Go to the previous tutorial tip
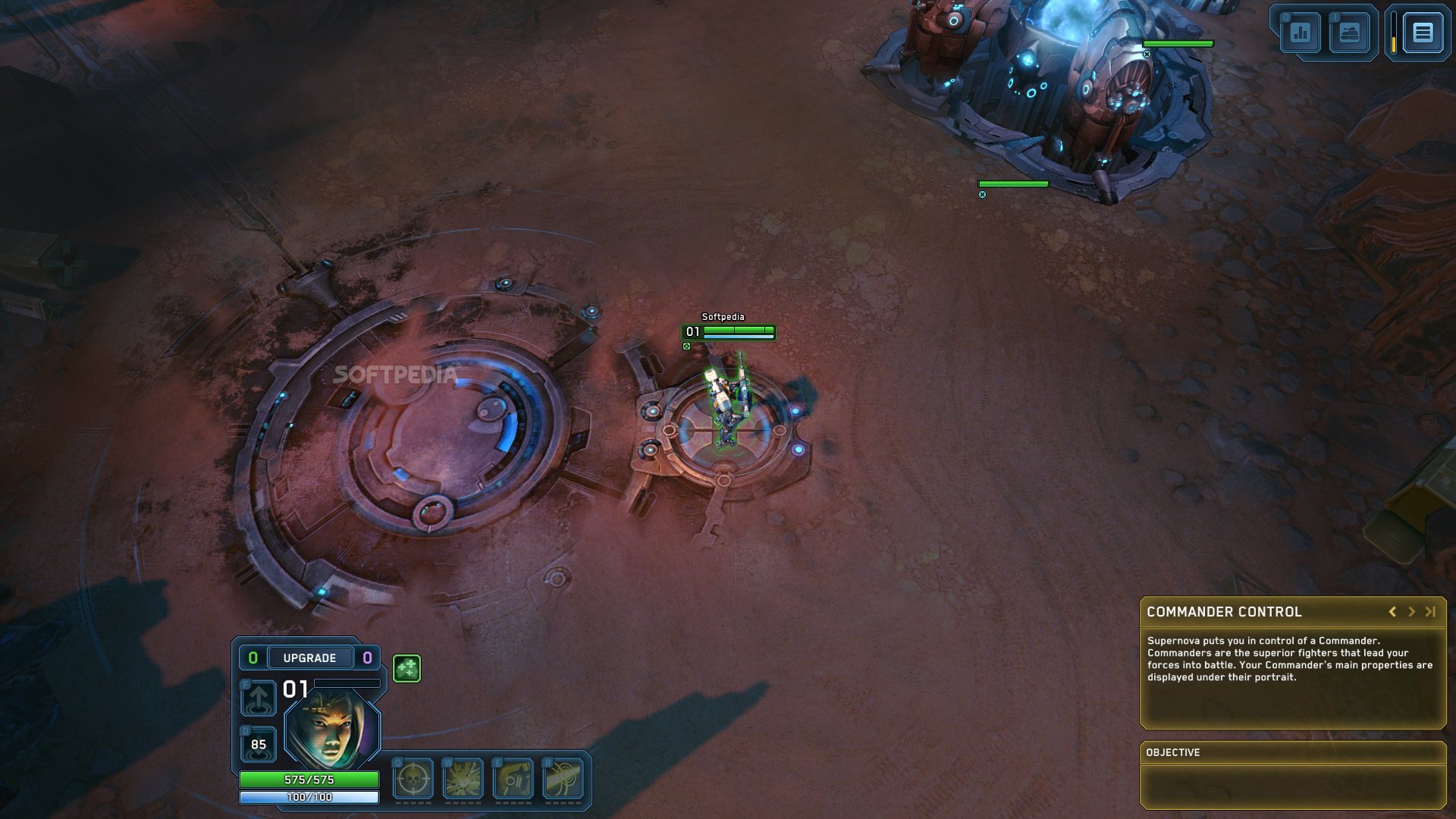The width and height of the screenshot is (1456, 819). click(1392, 612)
